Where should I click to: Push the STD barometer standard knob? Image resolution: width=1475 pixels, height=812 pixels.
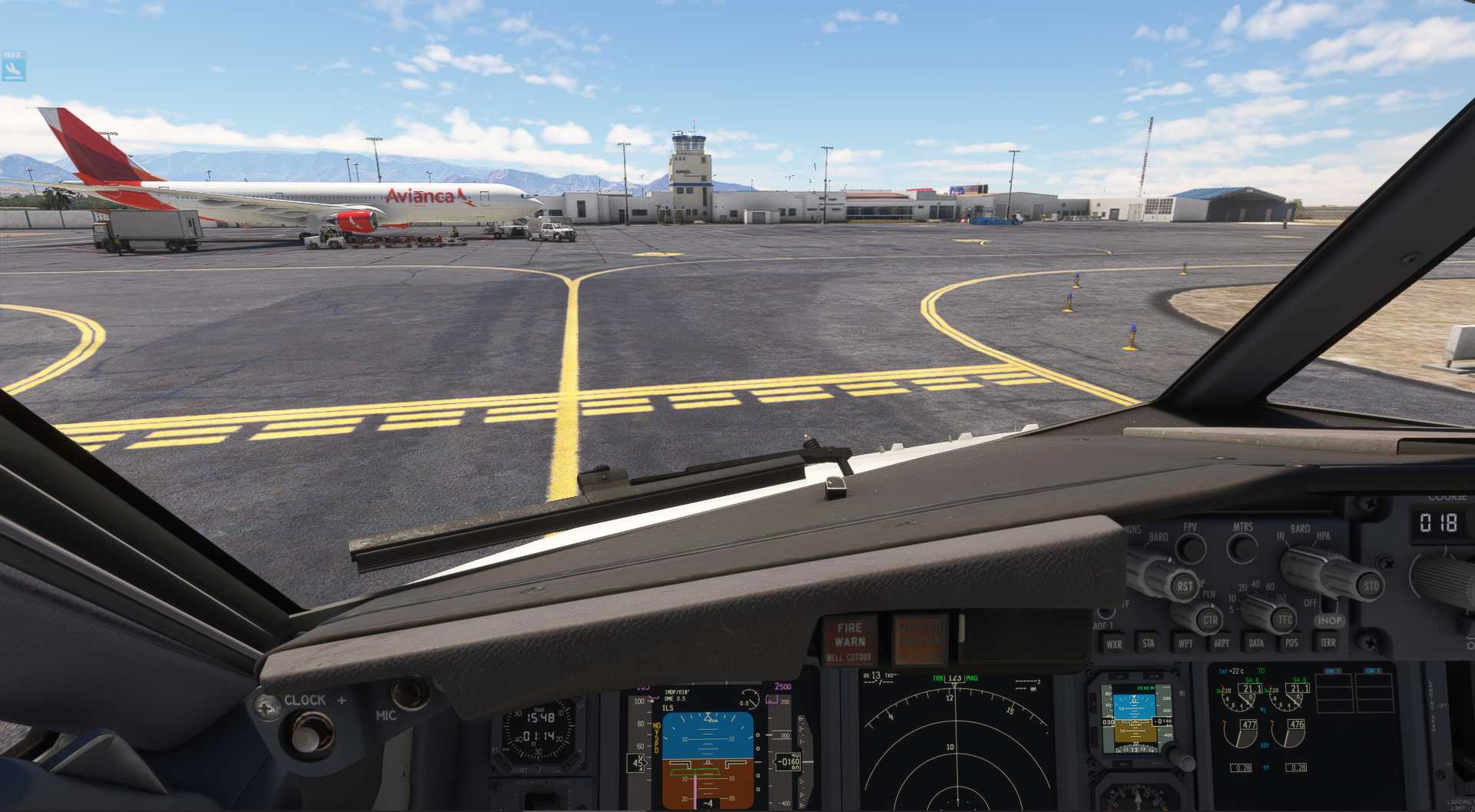(x=1370, y=585)
